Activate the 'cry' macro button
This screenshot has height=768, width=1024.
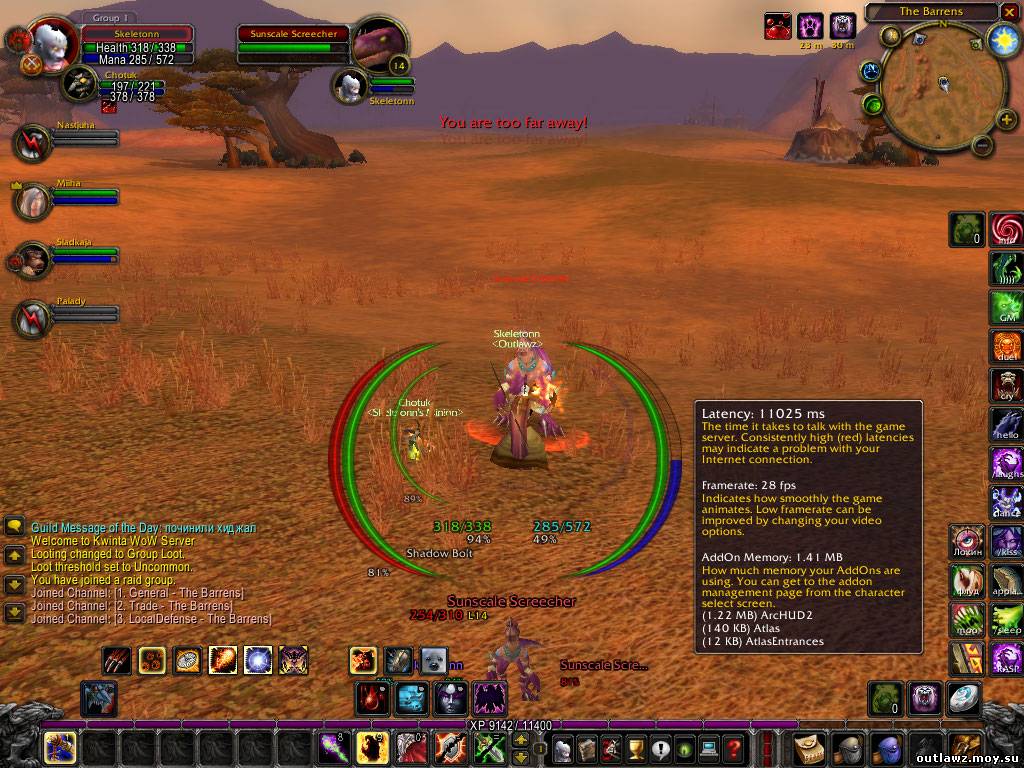[1006, 385]
